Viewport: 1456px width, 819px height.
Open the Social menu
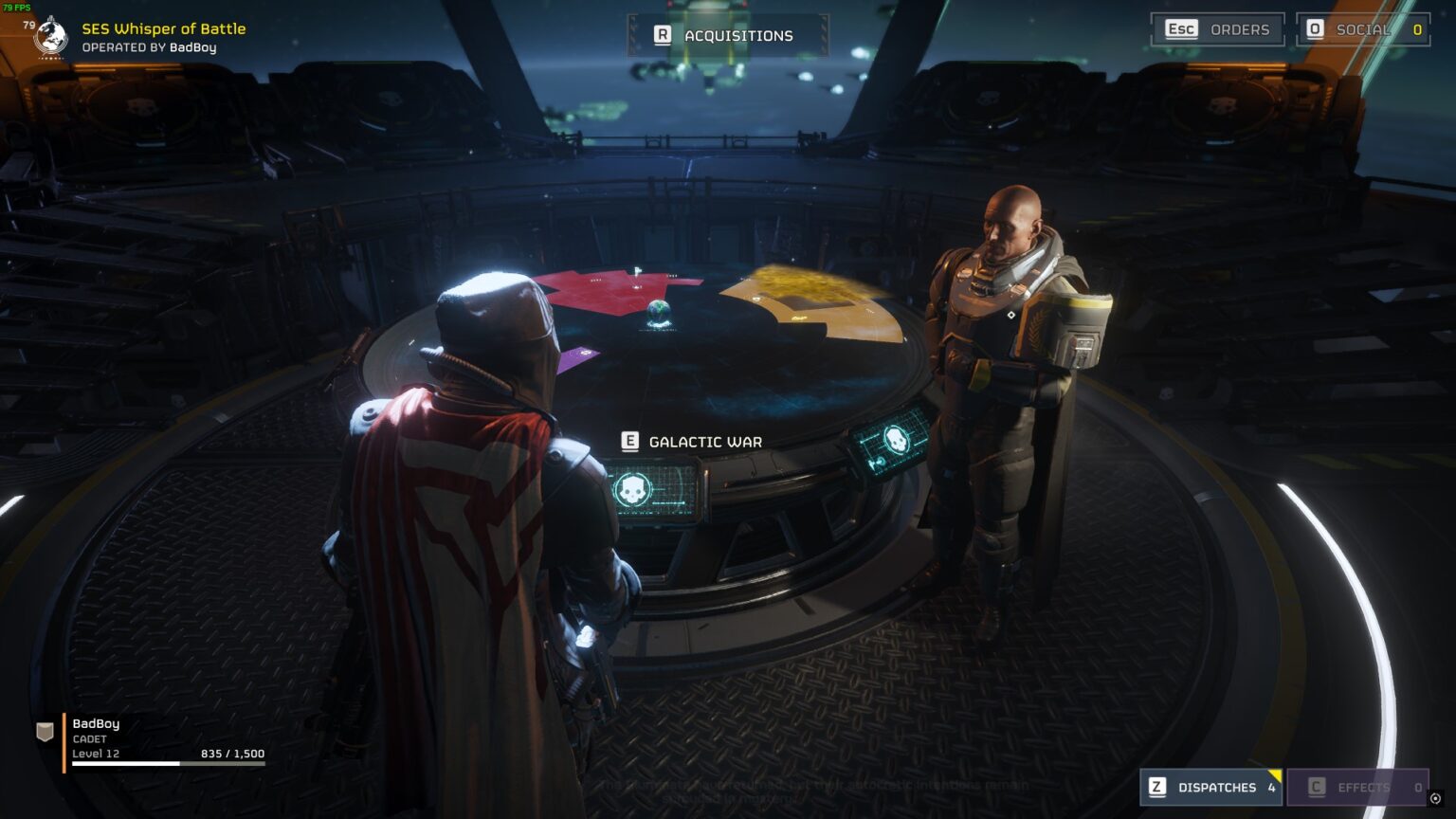[1362, 29]
